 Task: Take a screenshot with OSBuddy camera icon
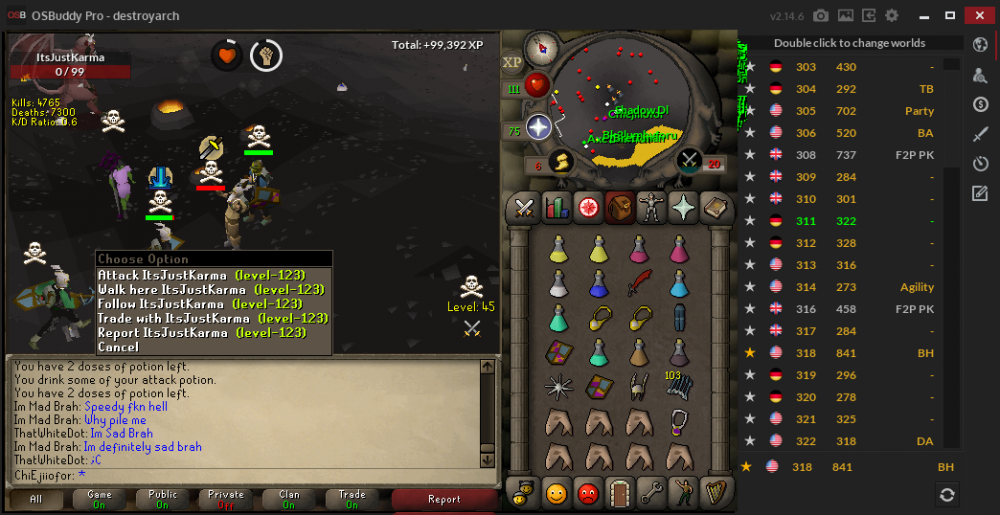pos(821,16)
